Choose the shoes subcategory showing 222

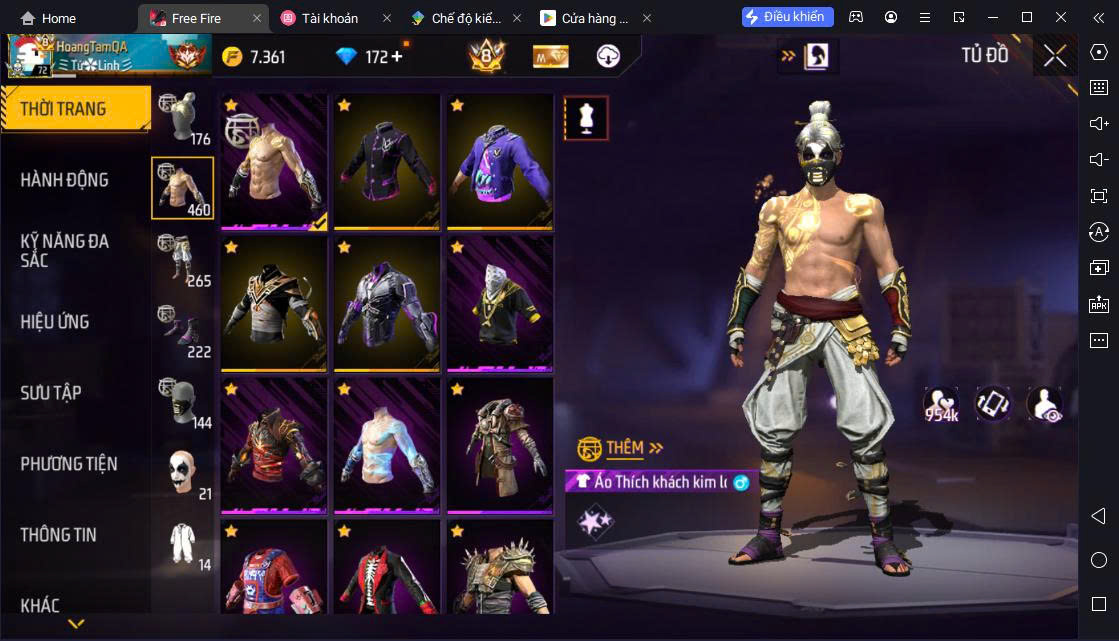pyautogui.click(x=182, y=331)
